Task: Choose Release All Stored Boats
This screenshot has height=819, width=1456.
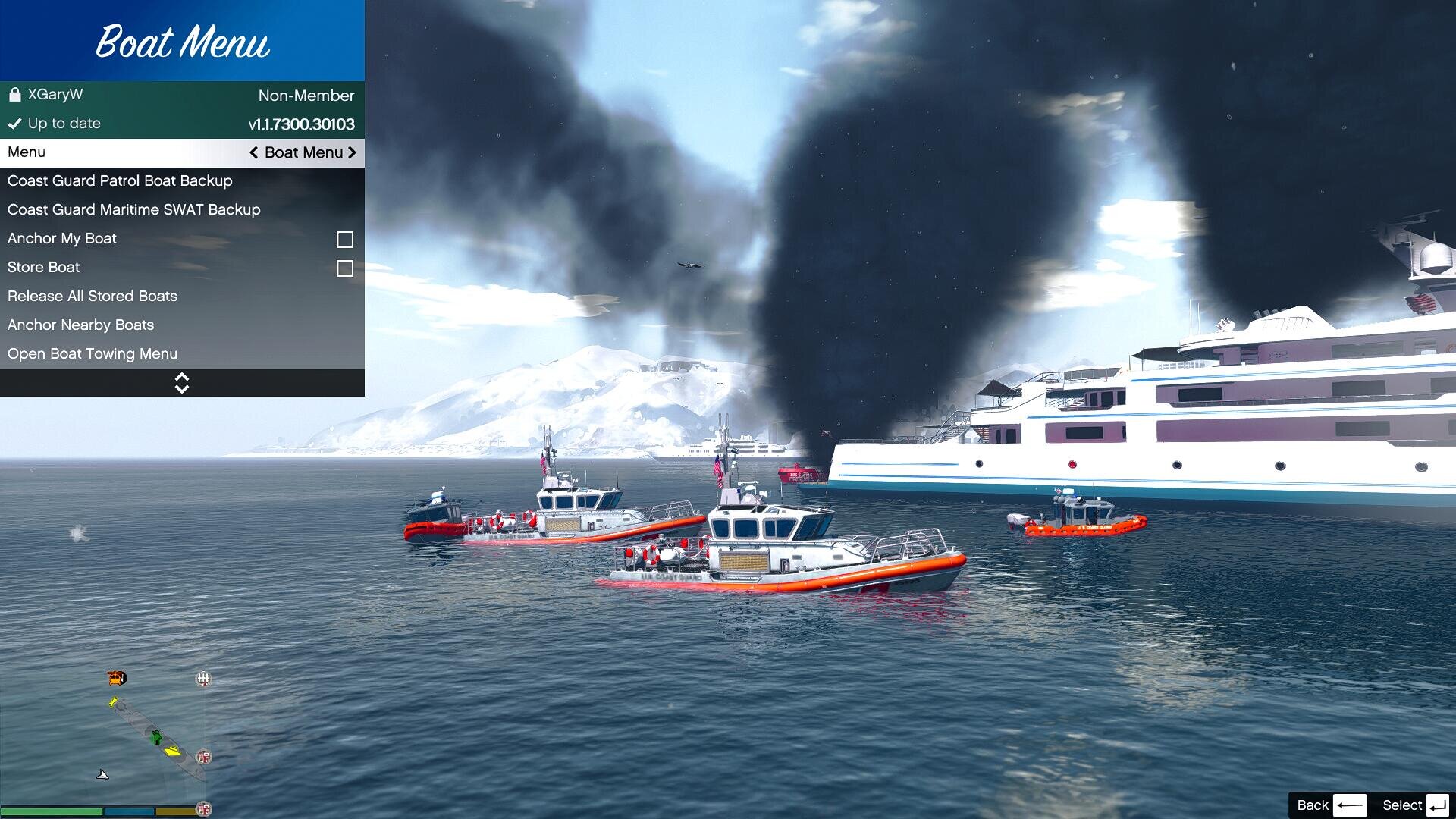Action: 93,297
